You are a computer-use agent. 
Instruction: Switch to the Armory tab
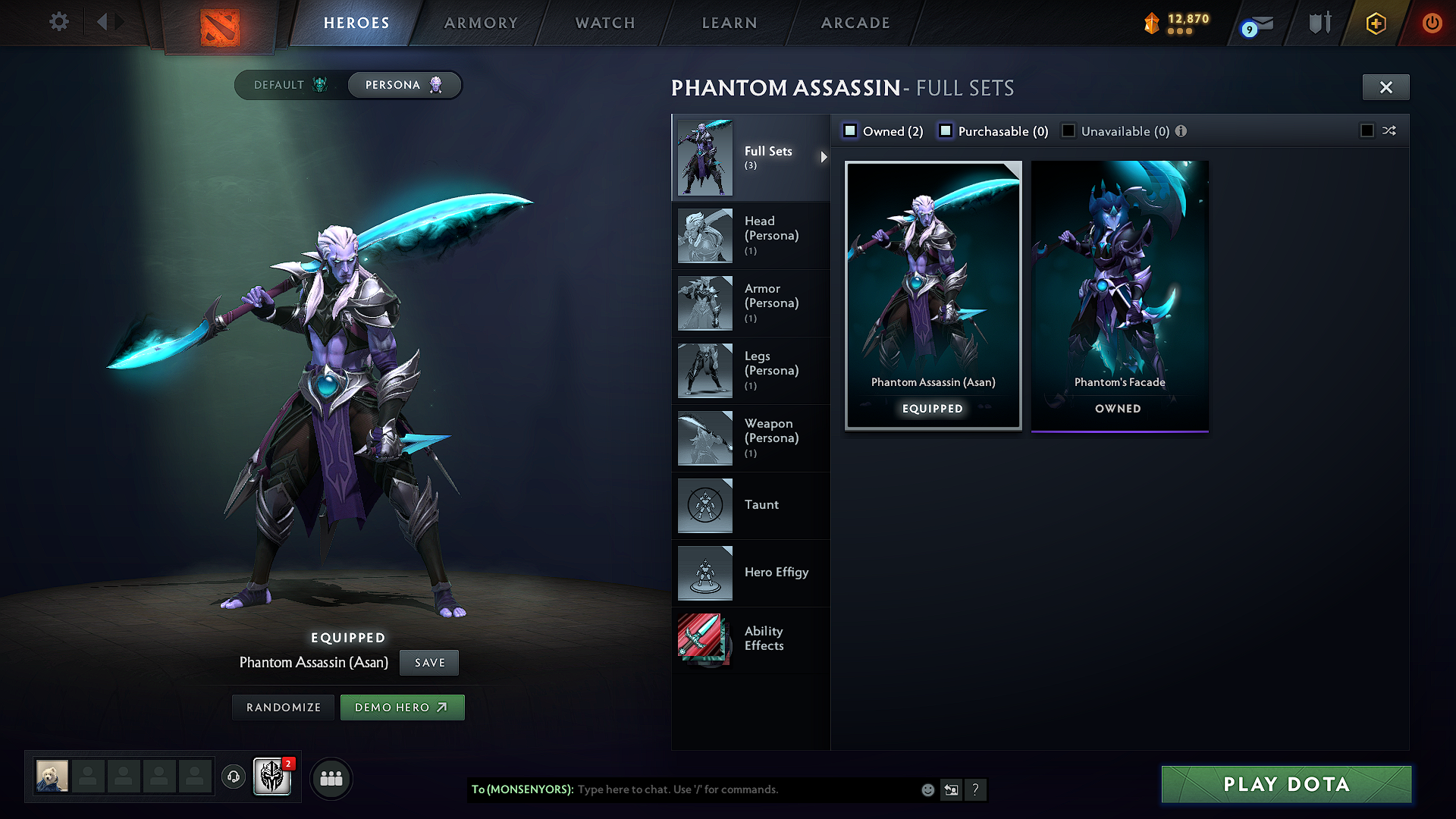(480, 23)
